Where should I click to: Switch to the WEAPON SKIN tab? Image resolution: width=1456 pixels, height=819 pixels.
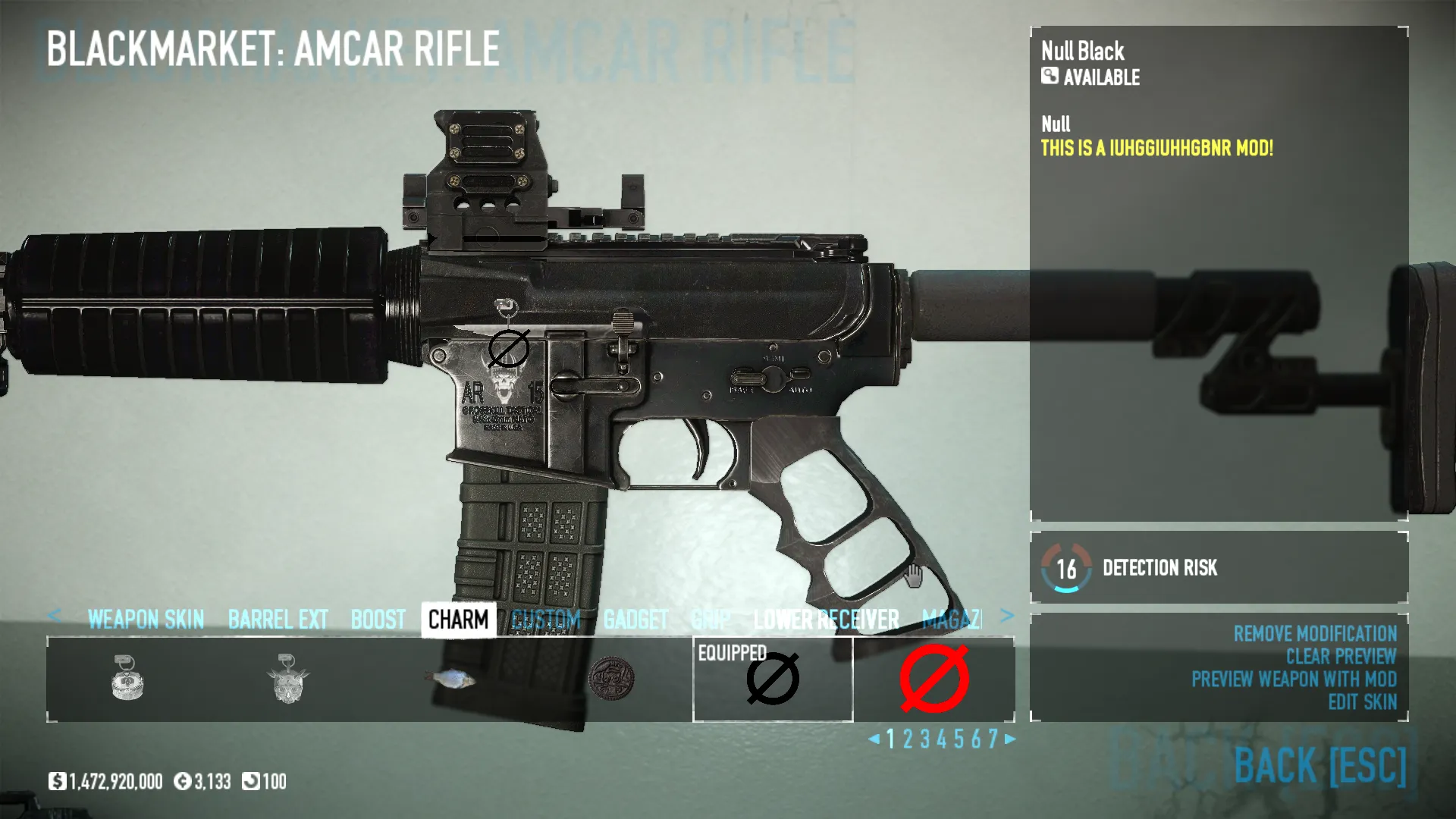coord(146,620)
